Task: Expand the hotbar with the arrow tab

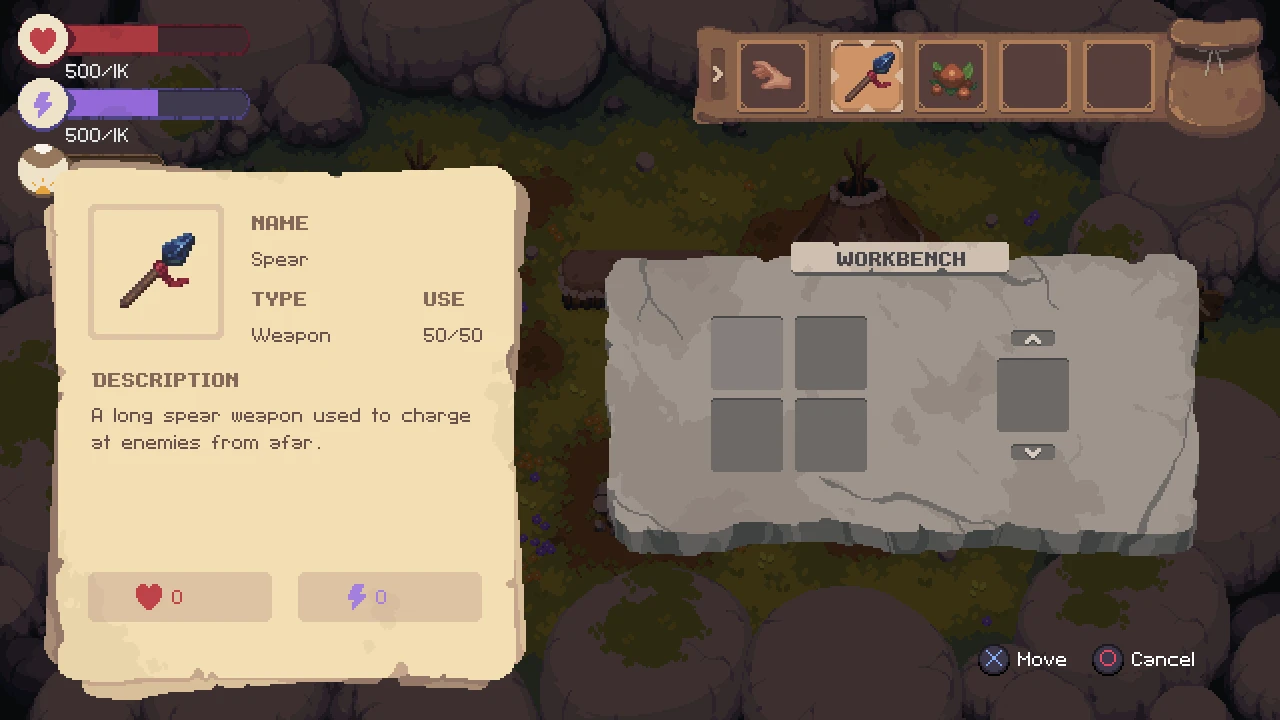Action: (x=717, y=75)
